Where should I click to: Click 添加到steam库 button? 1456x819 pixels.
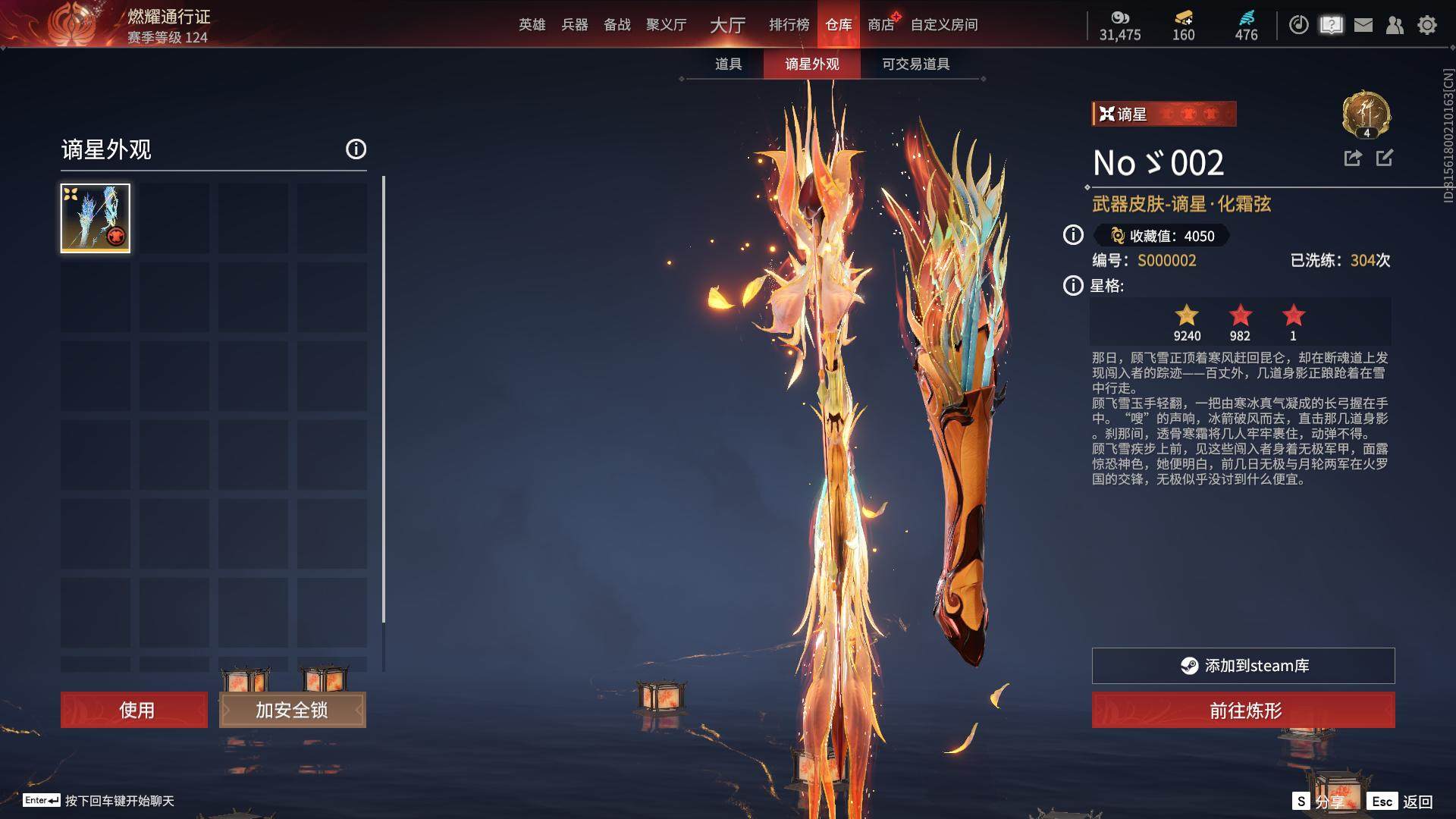[x=1243, y=666]
